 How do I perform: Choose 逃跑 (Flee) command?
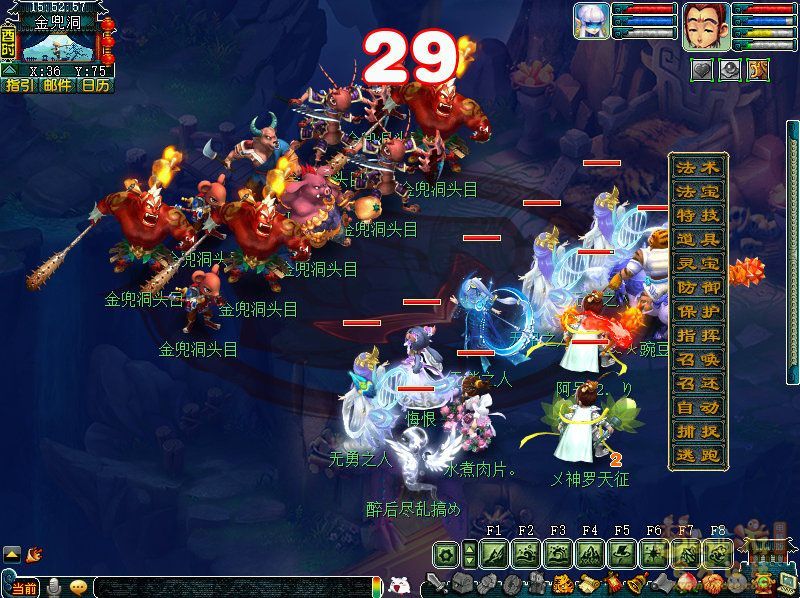[x=697, y=456]
